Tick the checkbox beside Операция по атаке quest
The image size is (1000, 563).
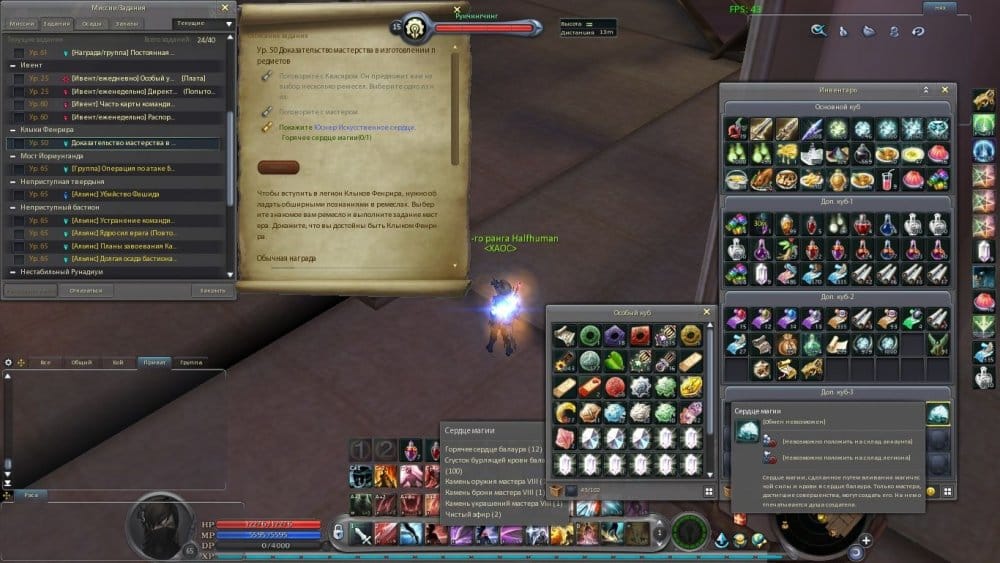coord(19,169)
